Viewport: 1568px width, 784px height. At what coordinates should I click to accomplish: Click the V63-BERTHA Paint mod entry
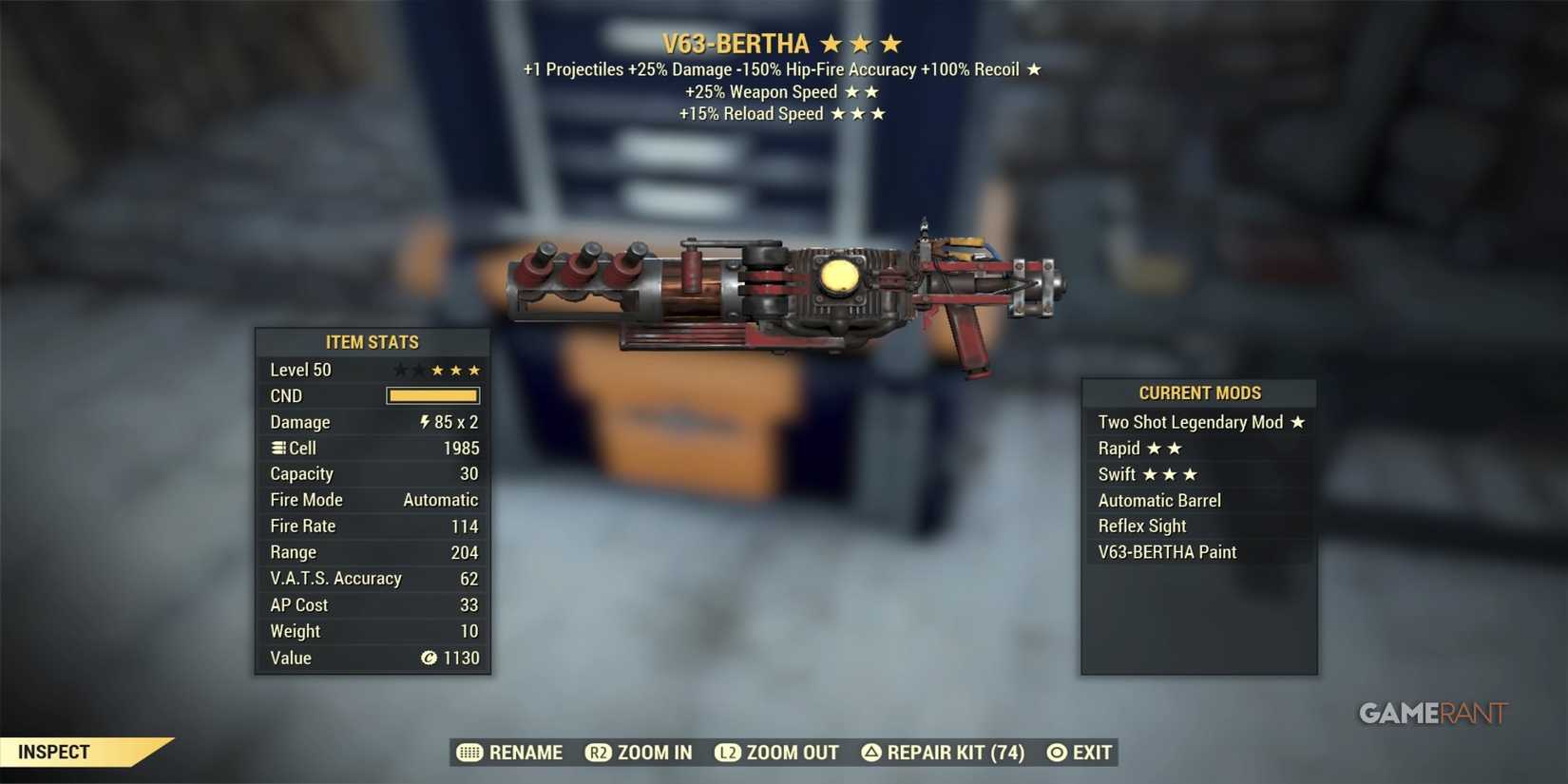click(x=1166, y=551)
